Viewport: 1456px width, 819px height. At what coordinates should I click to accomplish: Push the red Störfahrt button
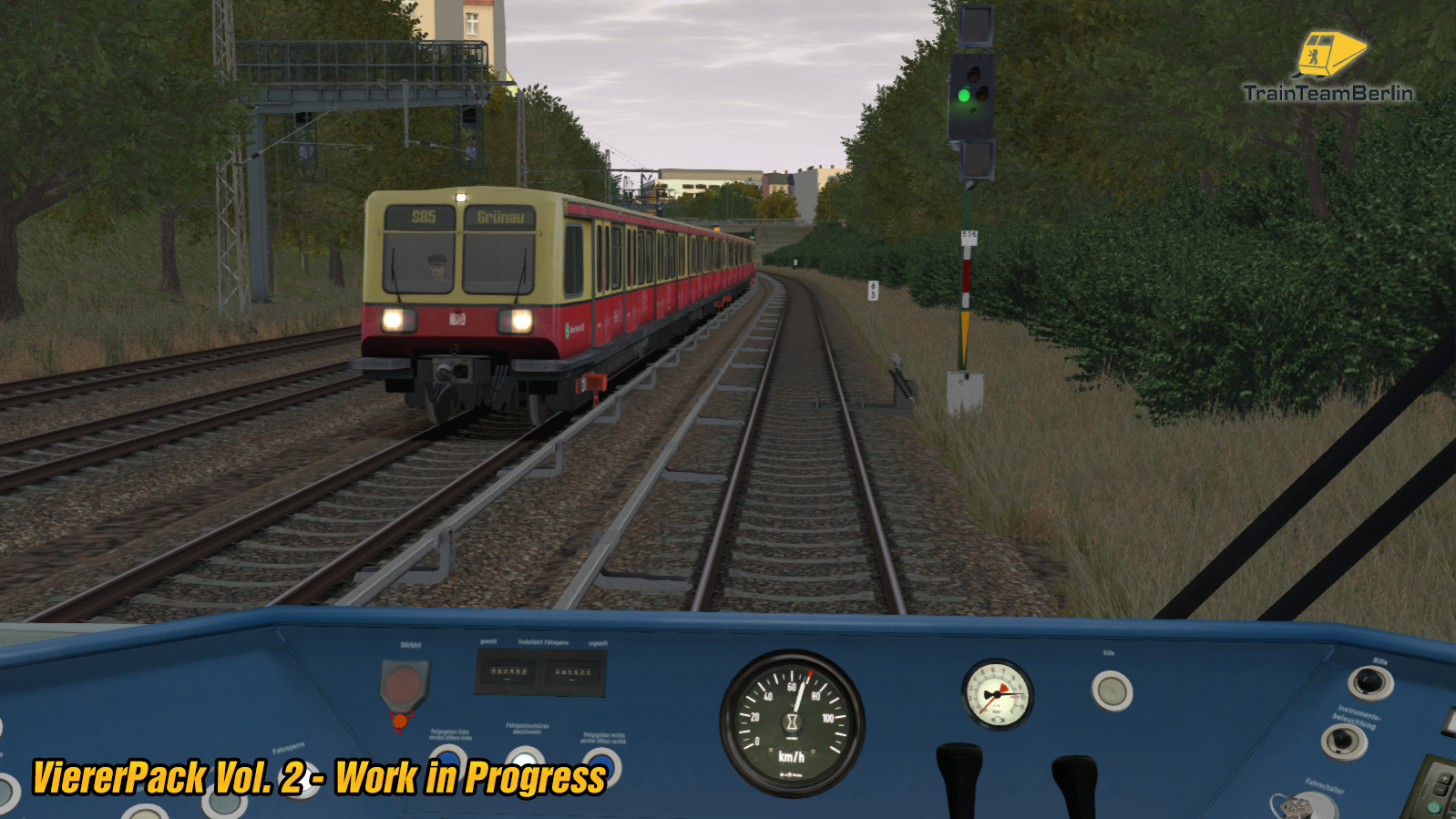404,684
